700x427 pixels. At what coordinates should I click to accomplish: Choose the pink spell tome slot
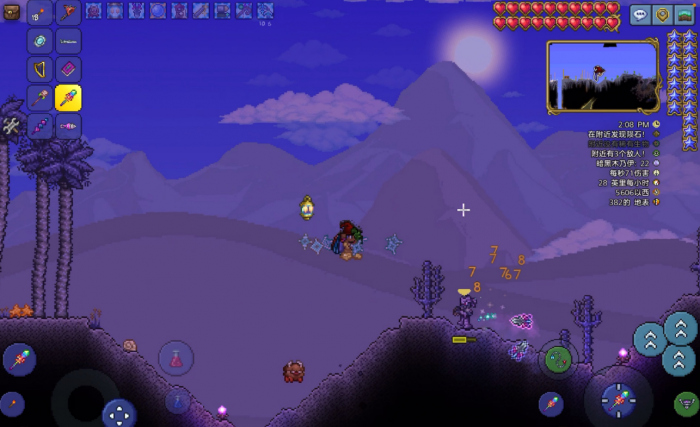pos(68,70)
